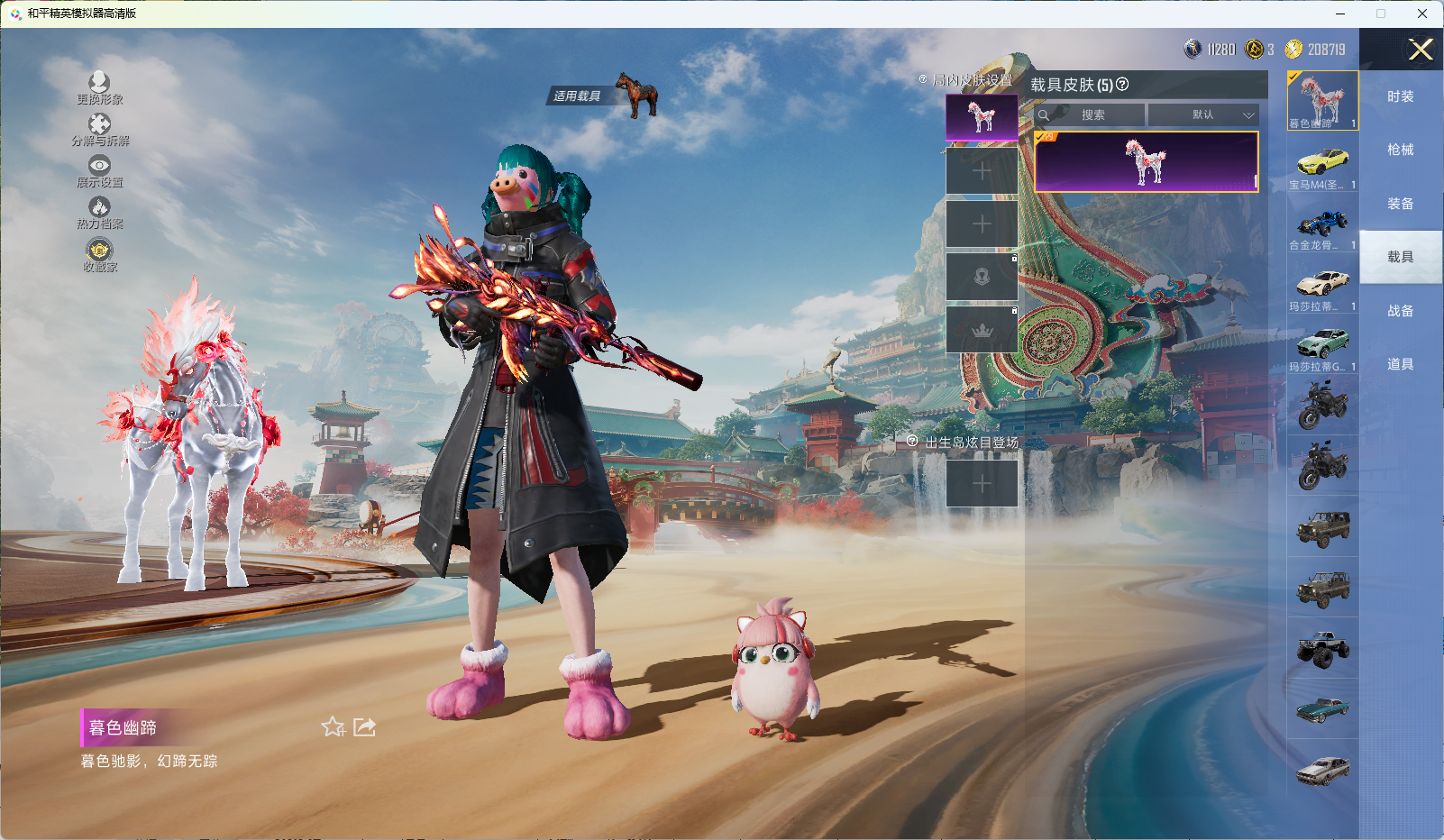The height and width of the screenshot is (840, 1444).
Task: Click the 搜索 search field
Action: (x=1092, y=115)
